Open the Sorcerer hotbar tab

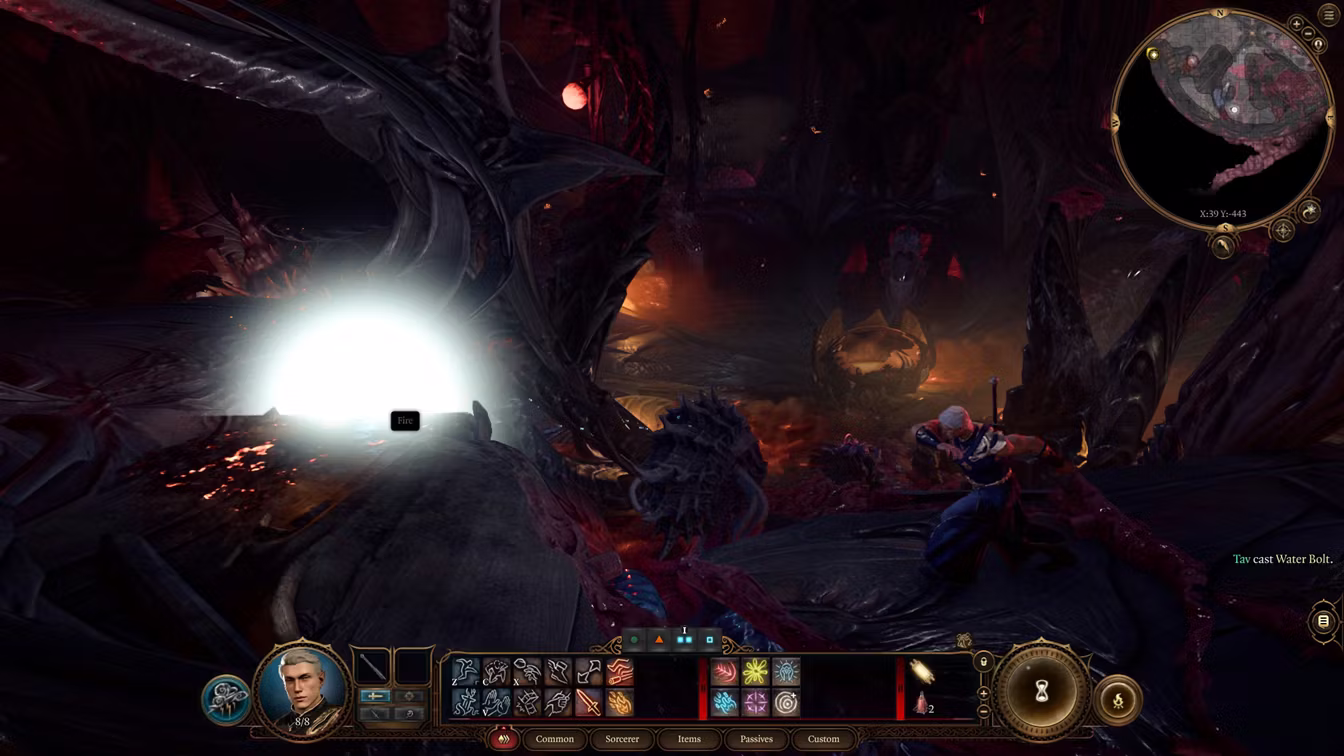(x=622, y=739)
